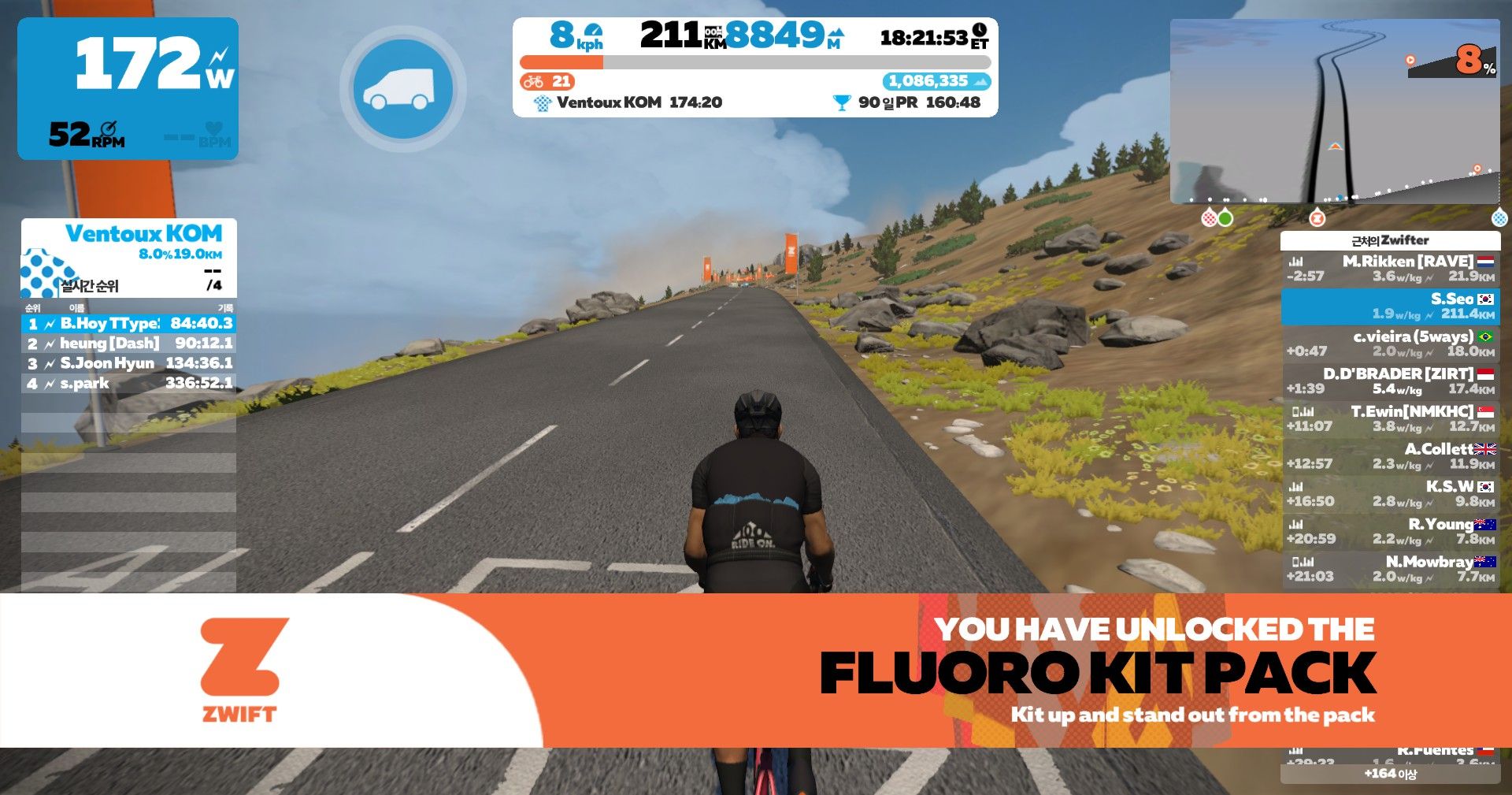Click the support van power-up icon
The image size is (1512, 795).
[402, 89]
